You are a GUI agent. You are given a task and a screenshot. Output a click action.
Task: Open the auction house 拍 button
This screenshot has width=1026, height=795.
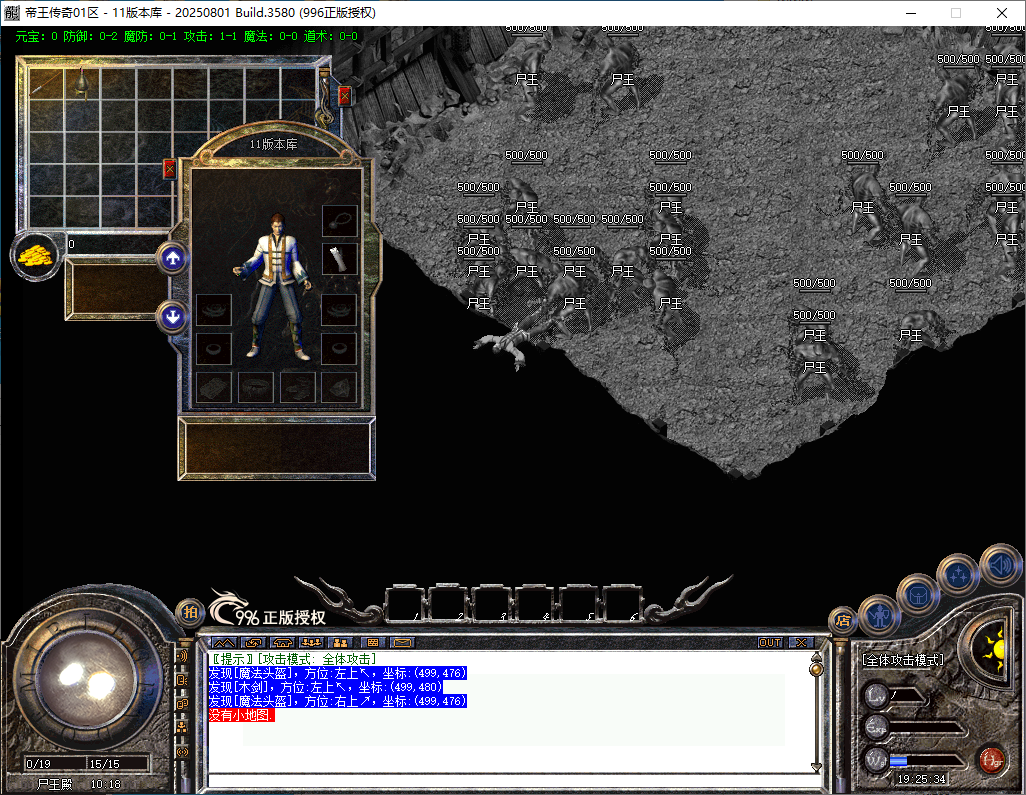pos(190,613)
